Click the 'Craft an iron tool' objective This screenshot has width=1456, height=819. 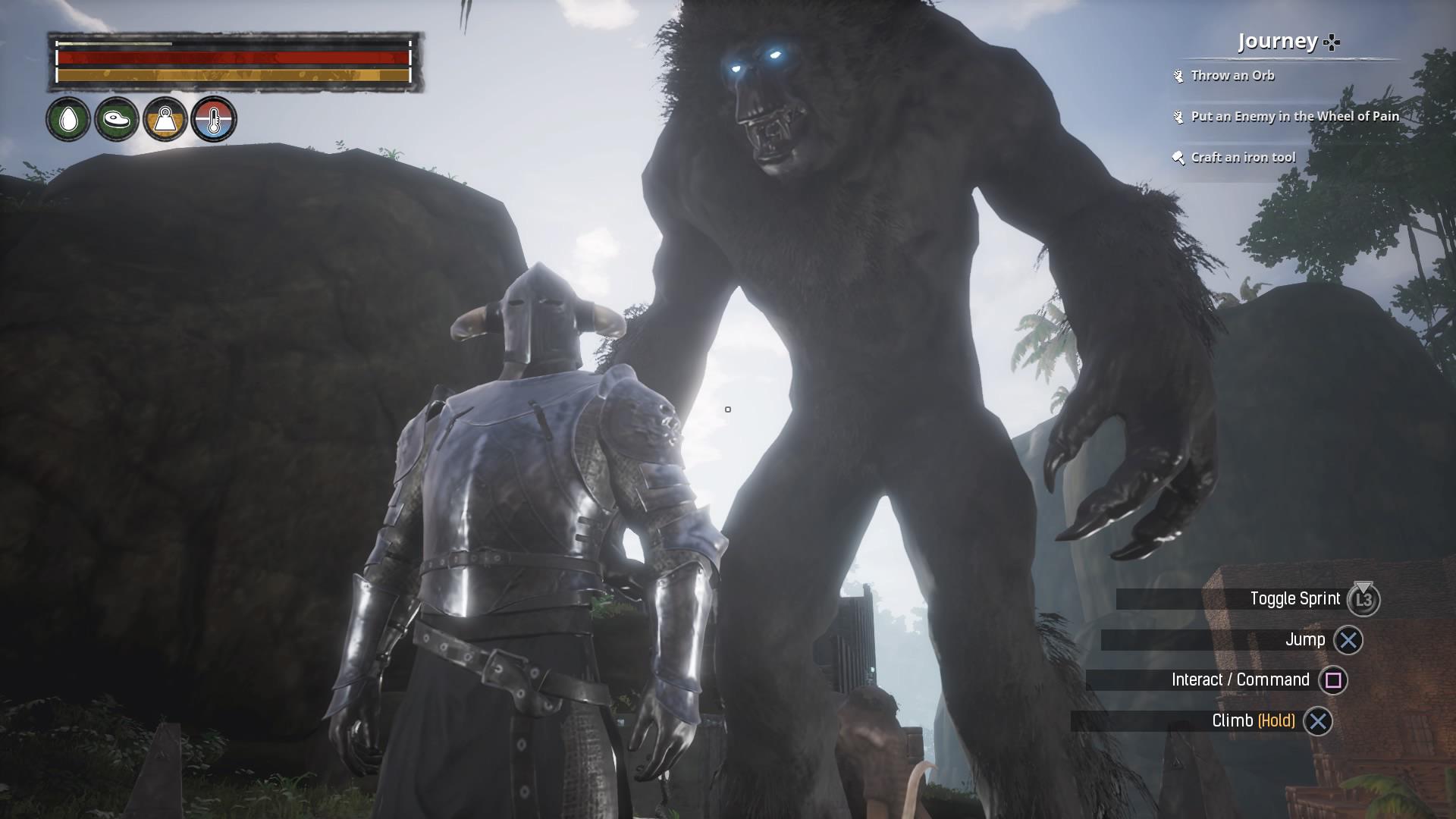point(1242,158)
